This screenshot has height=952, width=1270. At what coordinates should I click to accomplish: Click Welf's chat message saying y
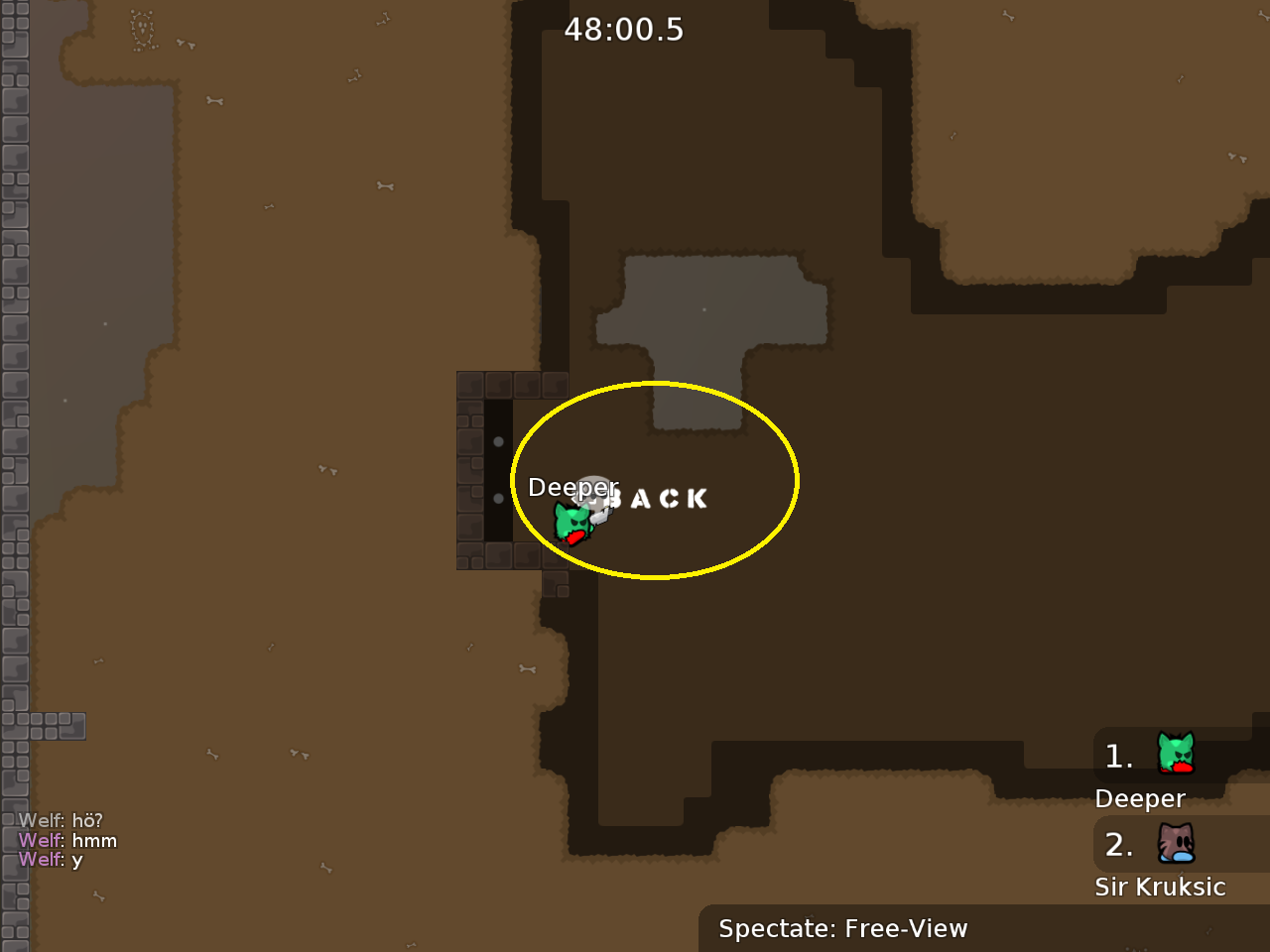[52, 860]
